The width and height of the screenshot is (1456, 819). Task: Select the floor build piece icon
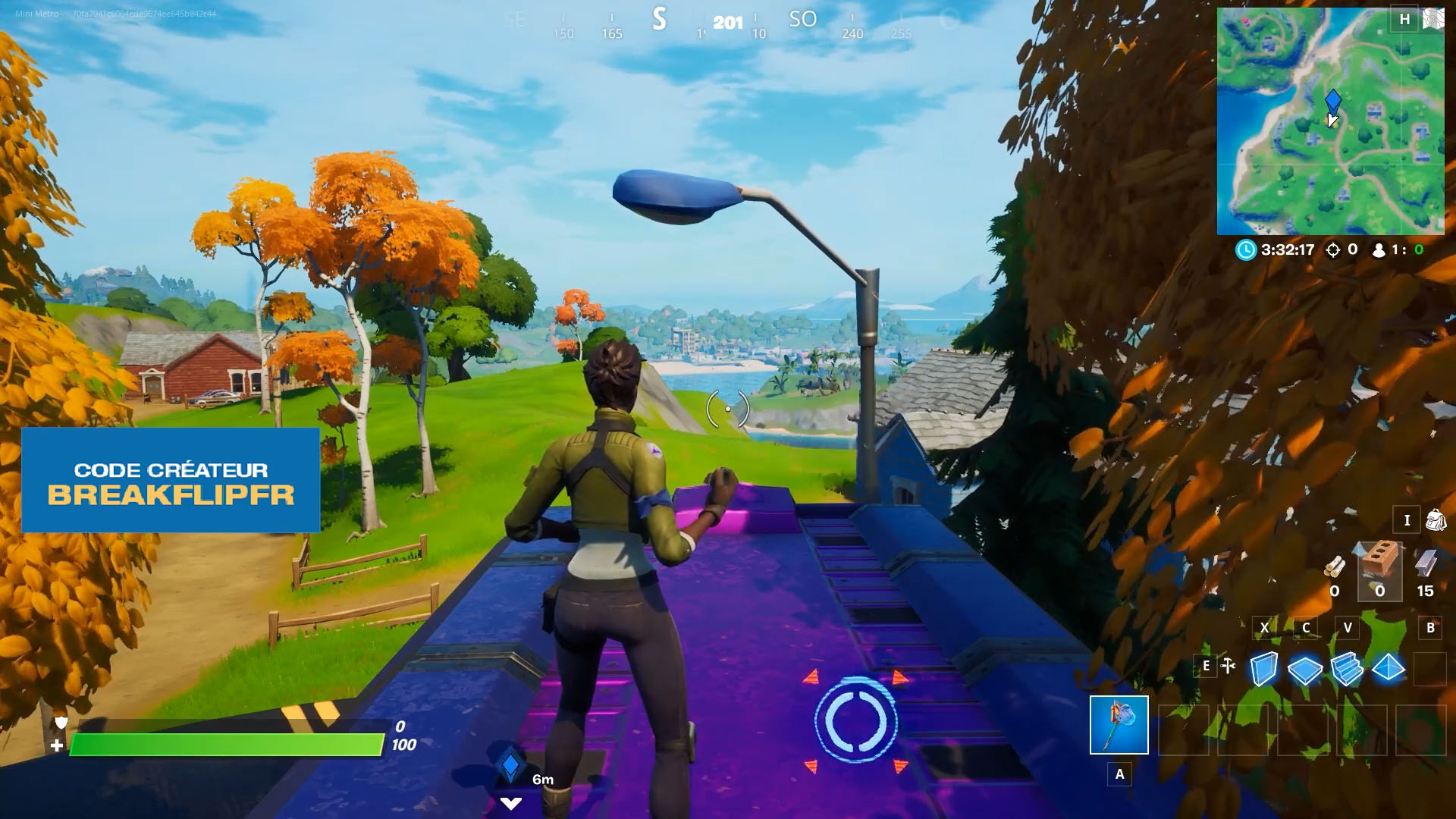coord(1305,671)
